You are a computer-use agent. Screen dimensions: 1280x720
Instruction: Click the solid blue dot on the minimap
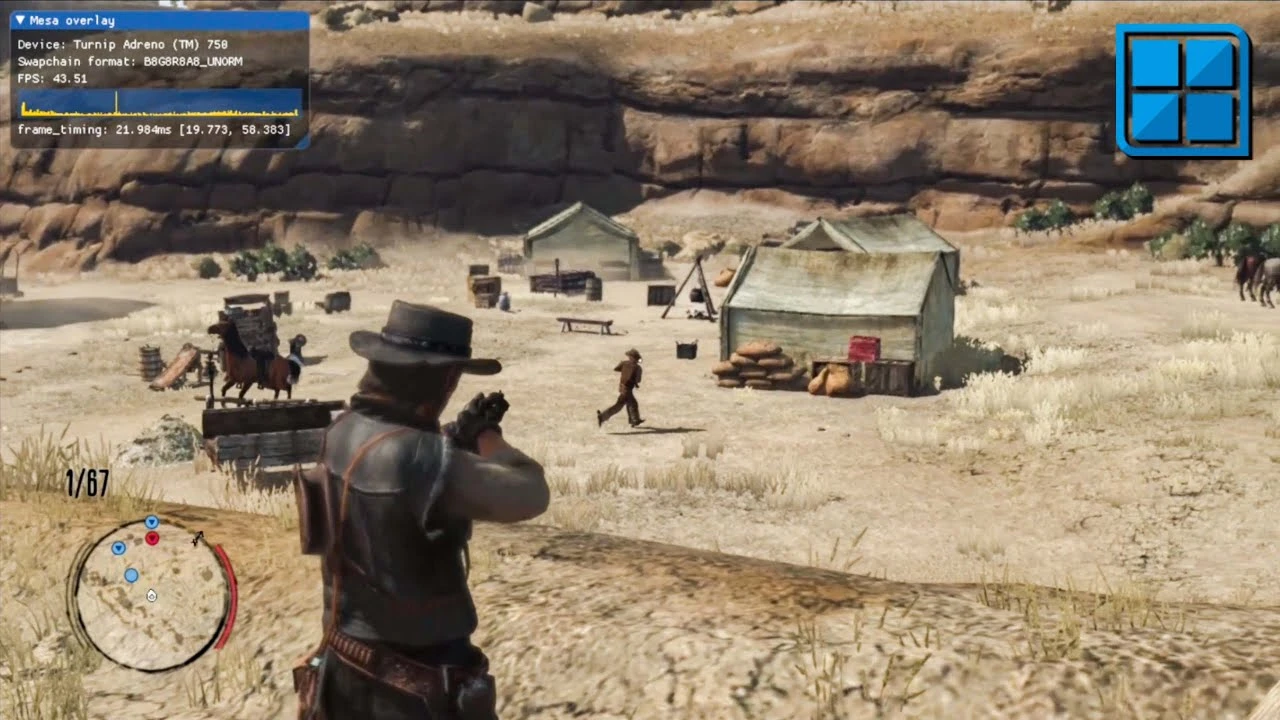131,575
